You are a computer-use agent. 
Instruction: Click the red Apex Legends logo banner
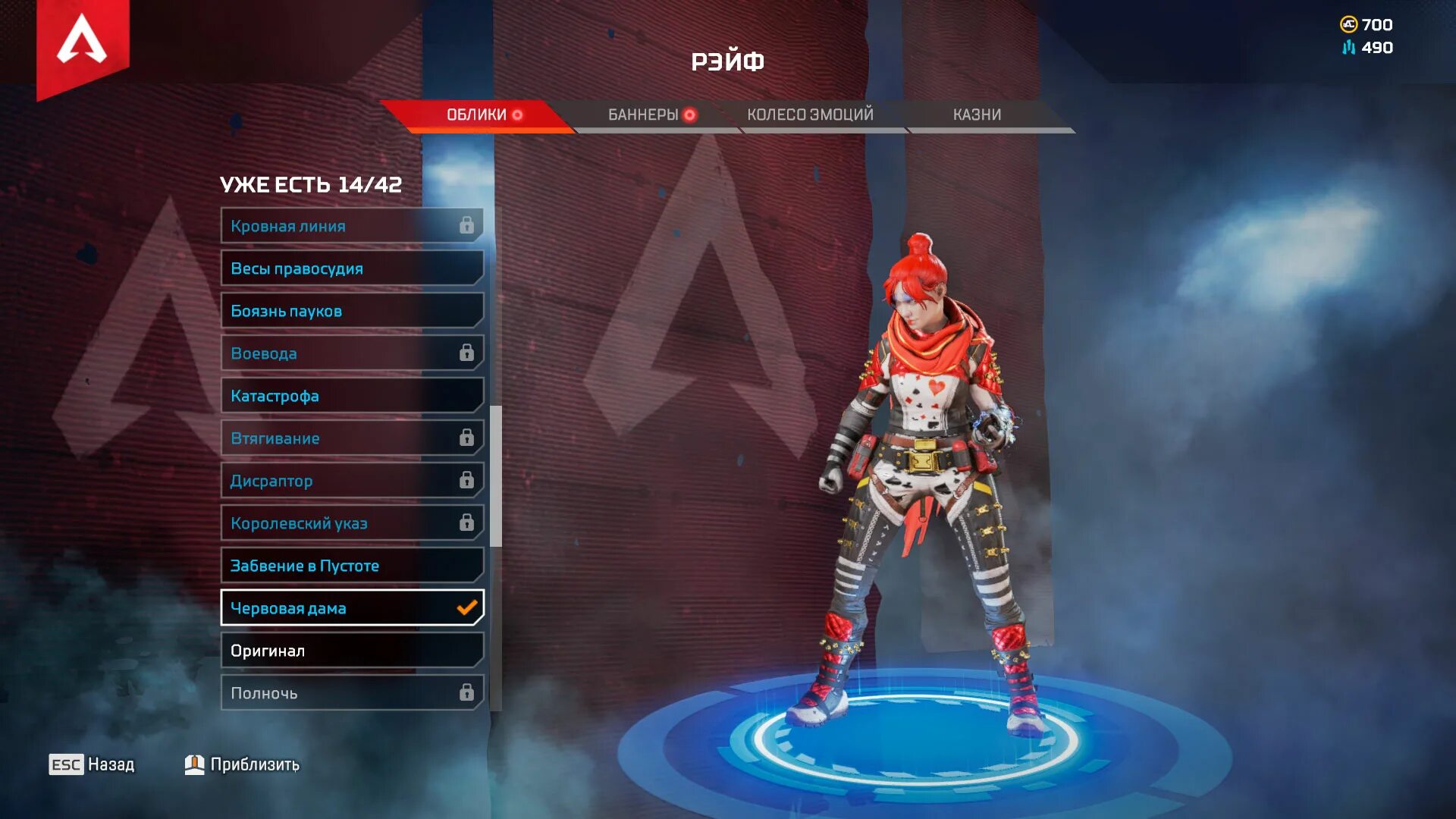click(83, 44)
